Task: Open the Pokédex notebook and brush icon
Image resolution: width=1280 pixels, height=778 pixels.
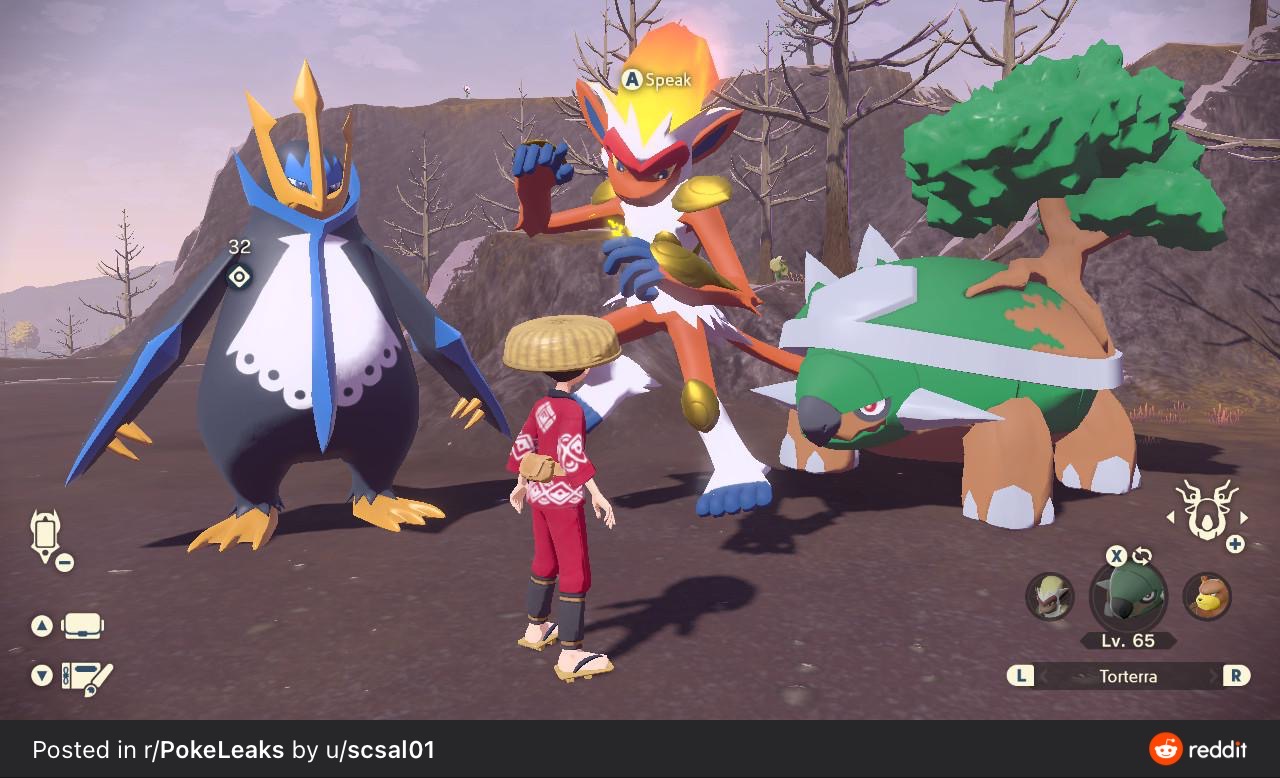Action: pos(86,678)
